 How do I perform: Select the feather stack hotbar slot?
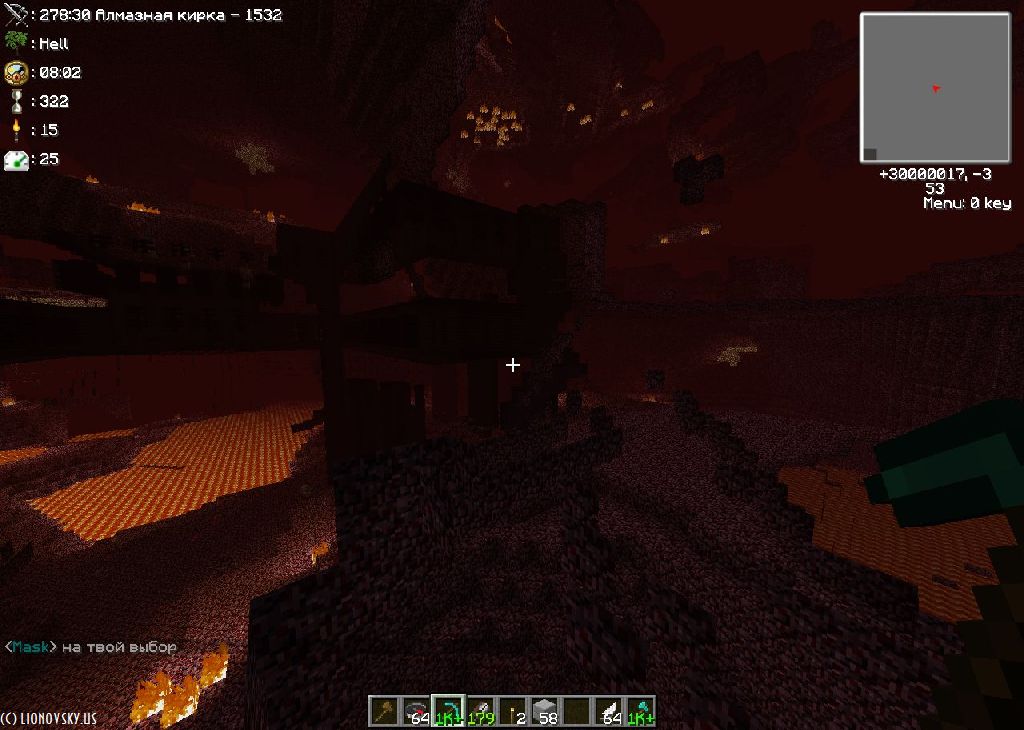608,711
